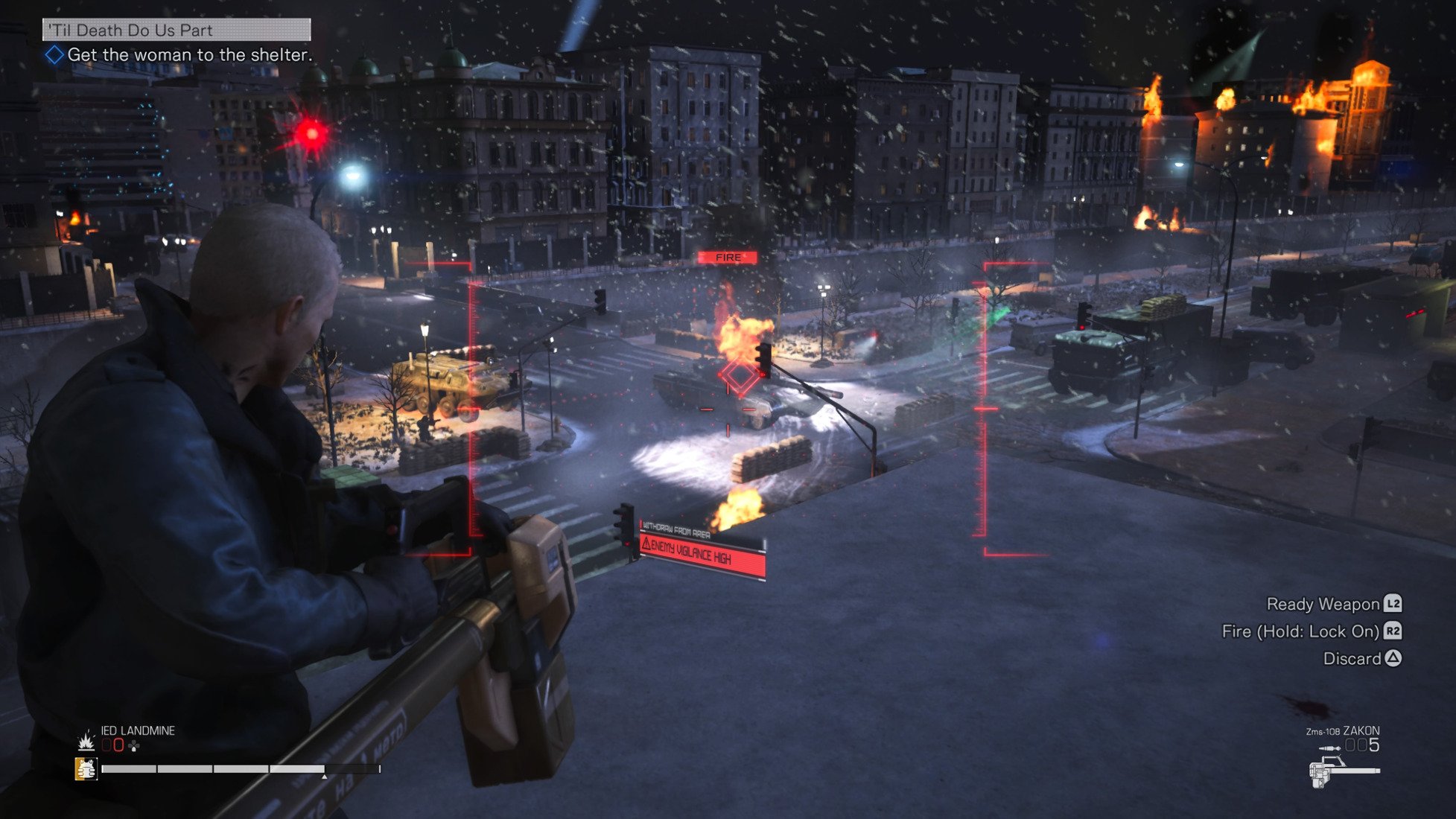Select the IED Landmine item icon

pyautogui.click(x=86, y=741)
